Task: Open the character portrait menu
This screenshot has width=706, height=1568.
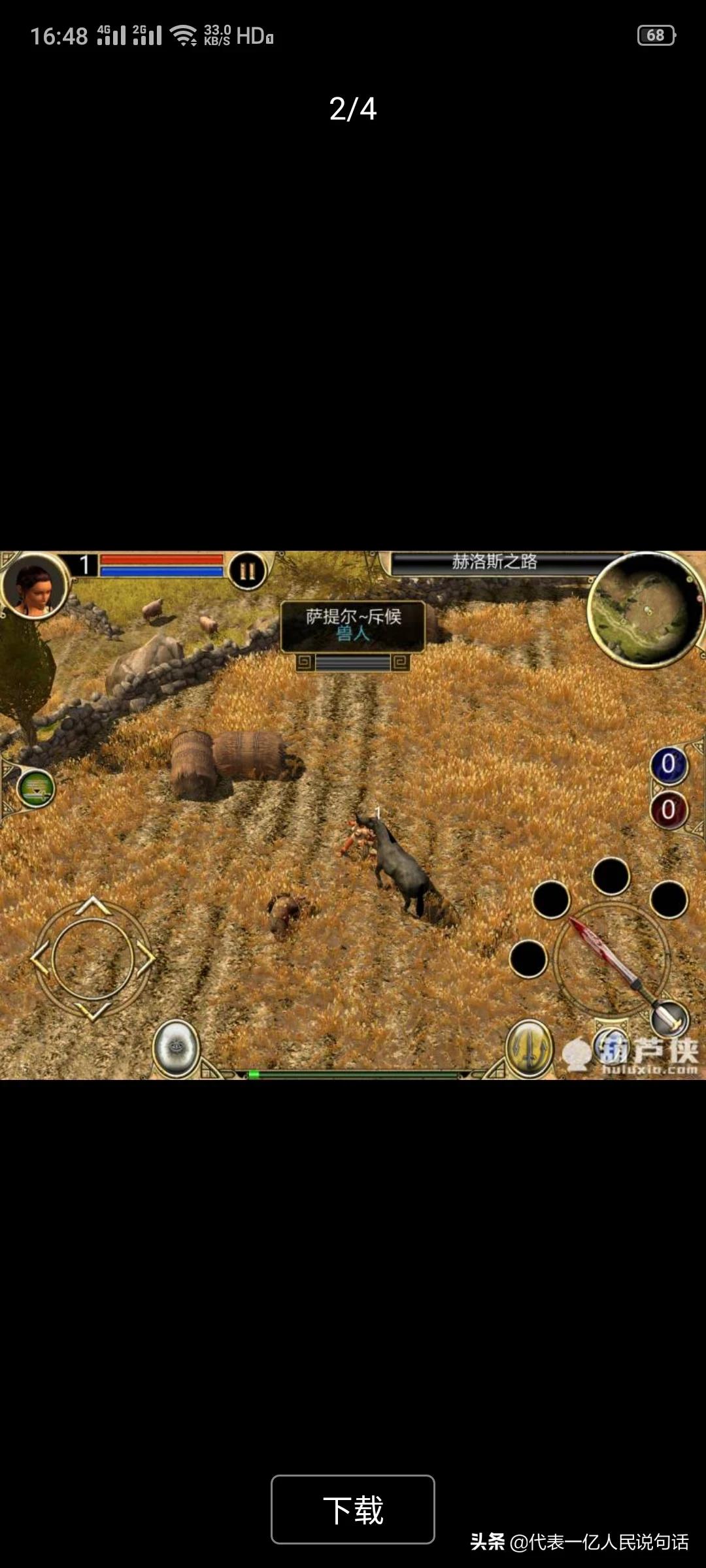Action: pyautogui.click(x=35, y=585)
